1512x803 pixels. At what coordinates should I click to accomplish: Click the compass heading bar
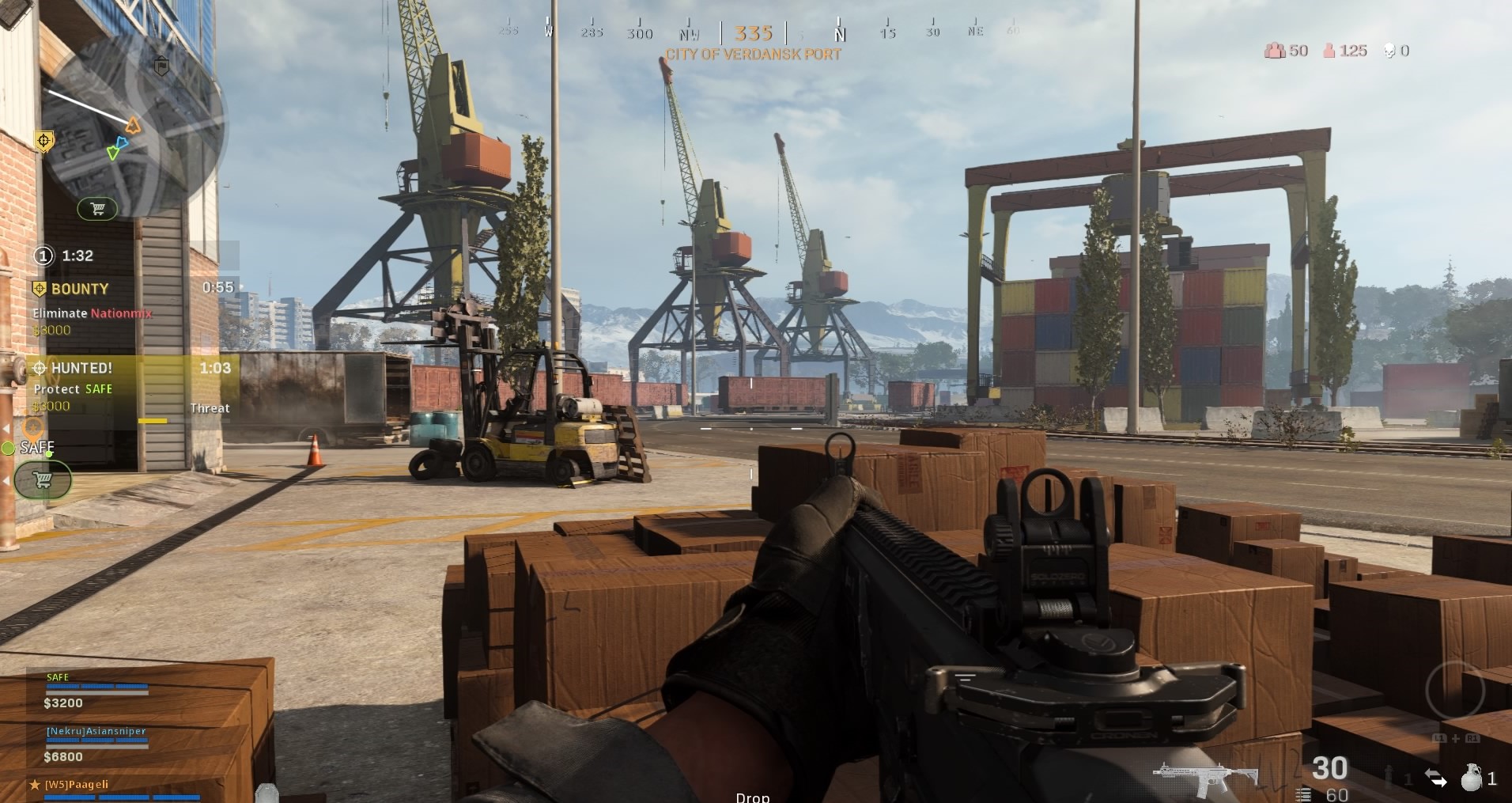754,33
